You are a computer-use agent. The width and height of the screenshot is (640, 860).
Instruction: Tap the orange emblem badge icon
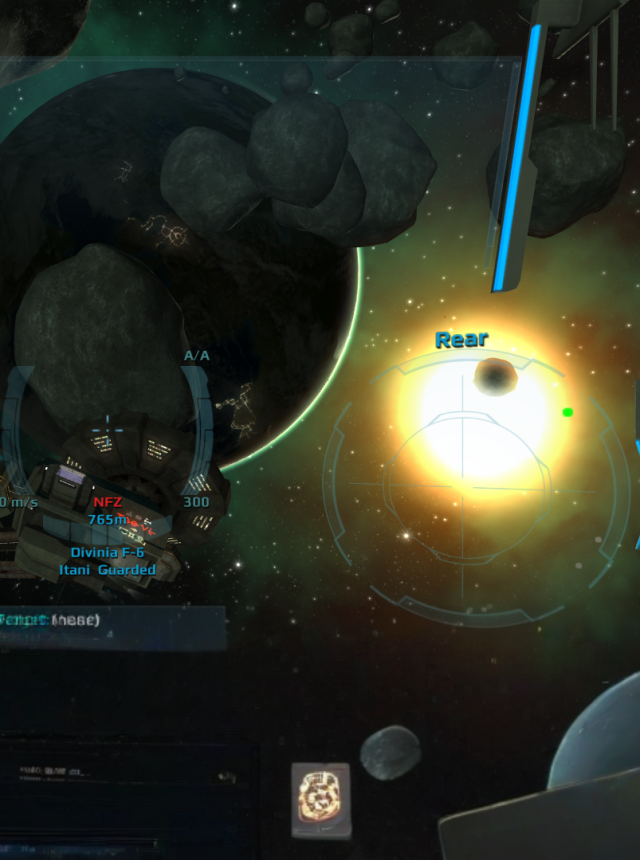[x=321, y=800]
